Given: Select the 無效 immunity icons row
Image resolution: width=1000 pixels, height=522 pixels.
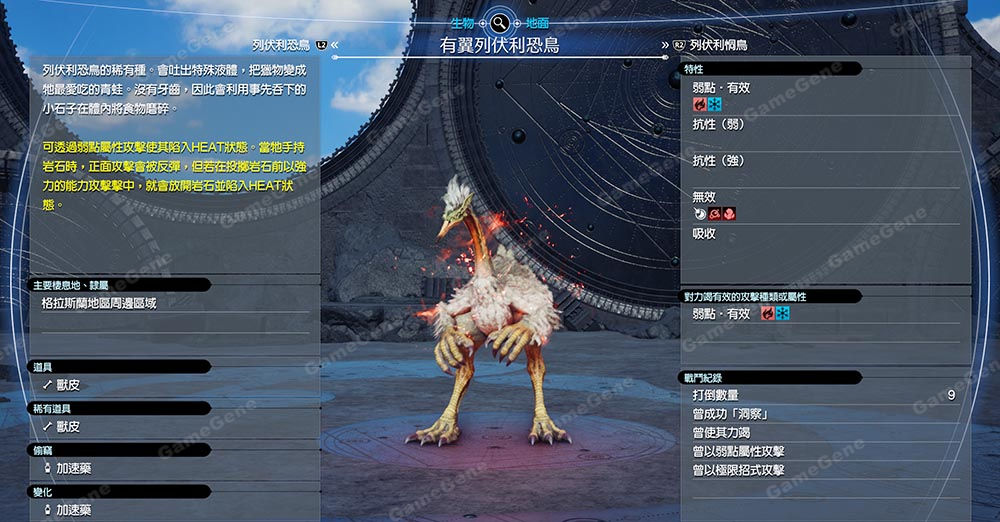Looking at the screenshot, I should pos(715,213).
